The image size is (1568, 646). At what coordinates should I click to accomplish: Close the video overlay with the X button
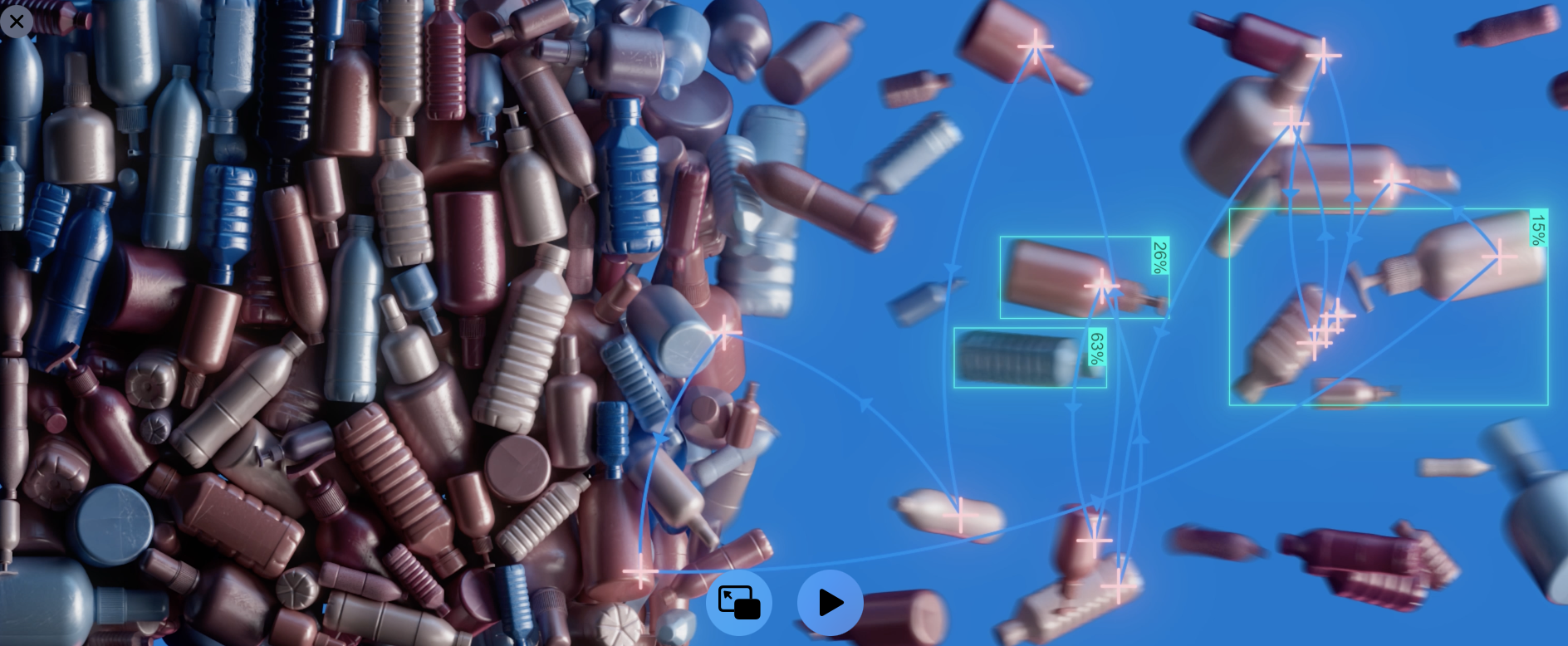point(17,21)
